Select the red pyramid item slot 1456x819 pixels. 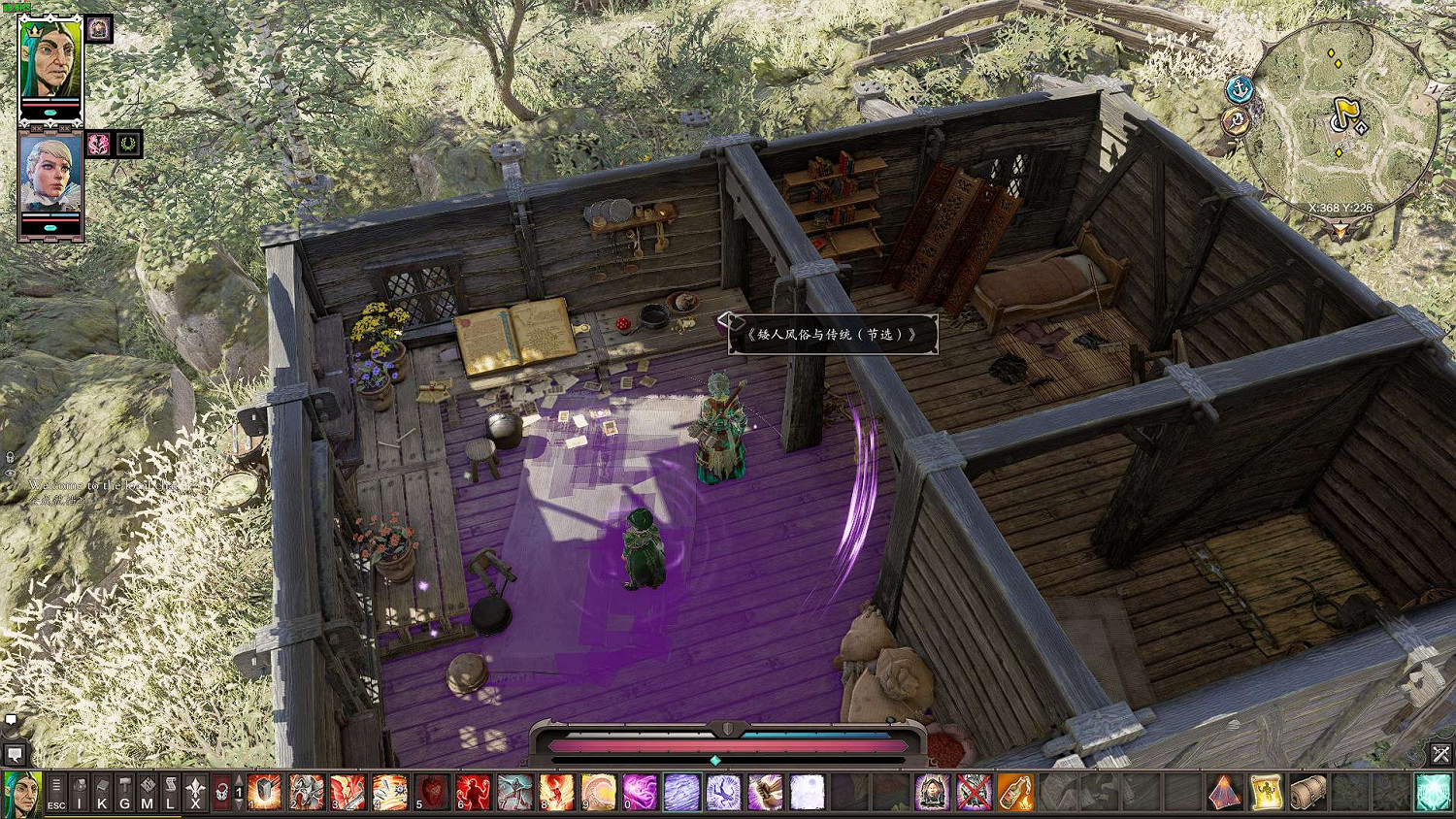(1225, 793)
